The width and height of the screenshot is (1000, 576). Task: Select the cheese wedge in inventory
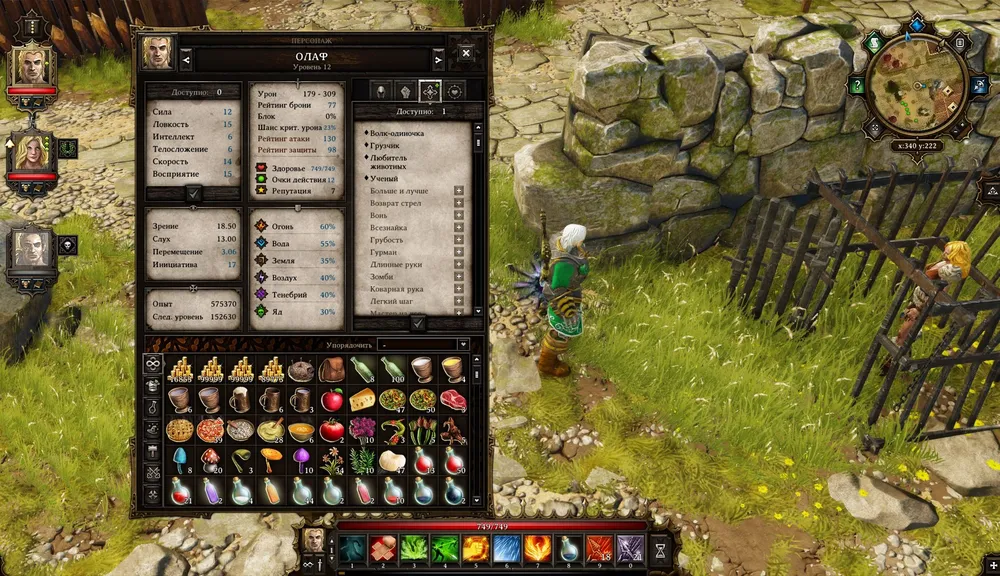pyautogui.click(x=362, y=400)
